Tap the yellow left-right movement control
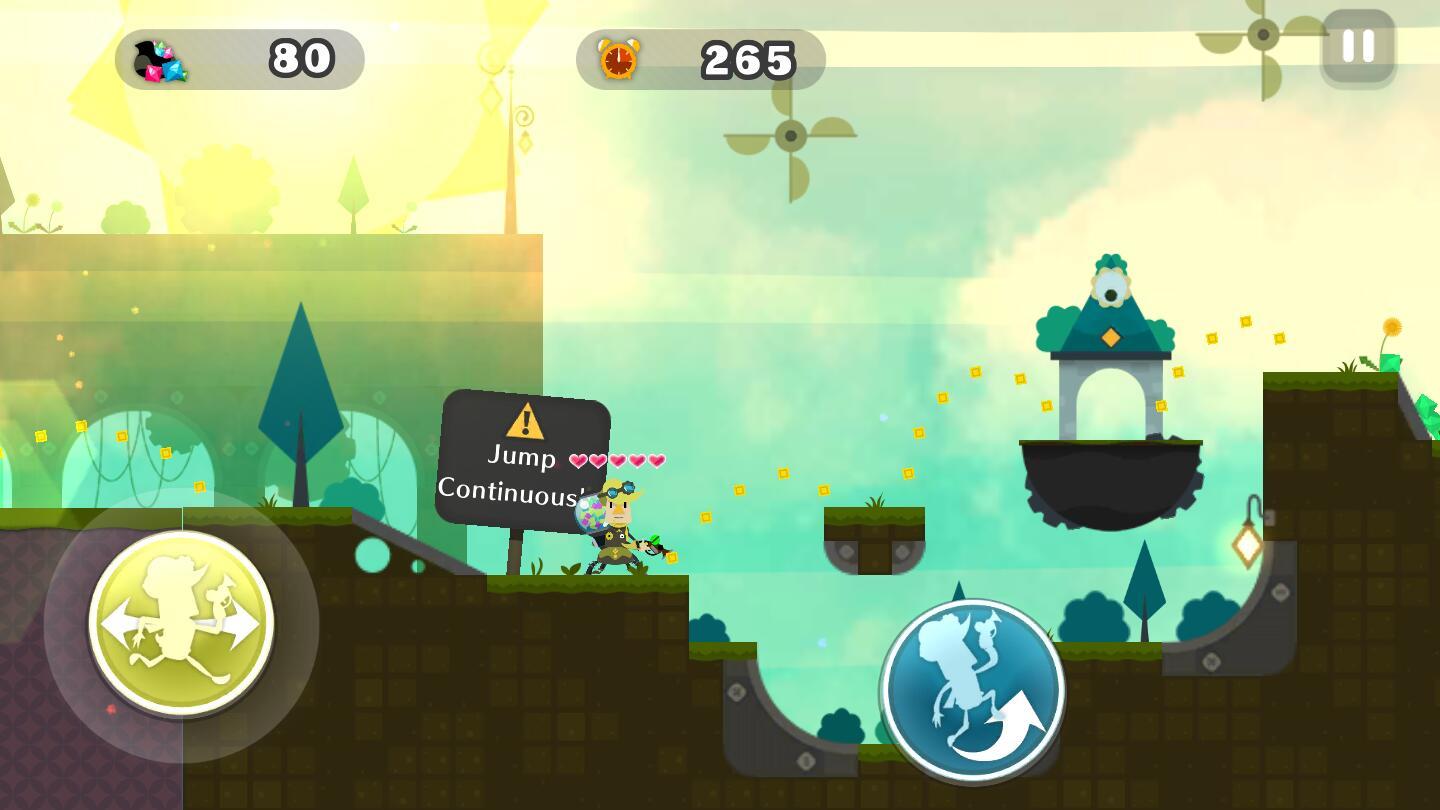Viewport: 1440px width, 810px height. click(x=181, y=624)
